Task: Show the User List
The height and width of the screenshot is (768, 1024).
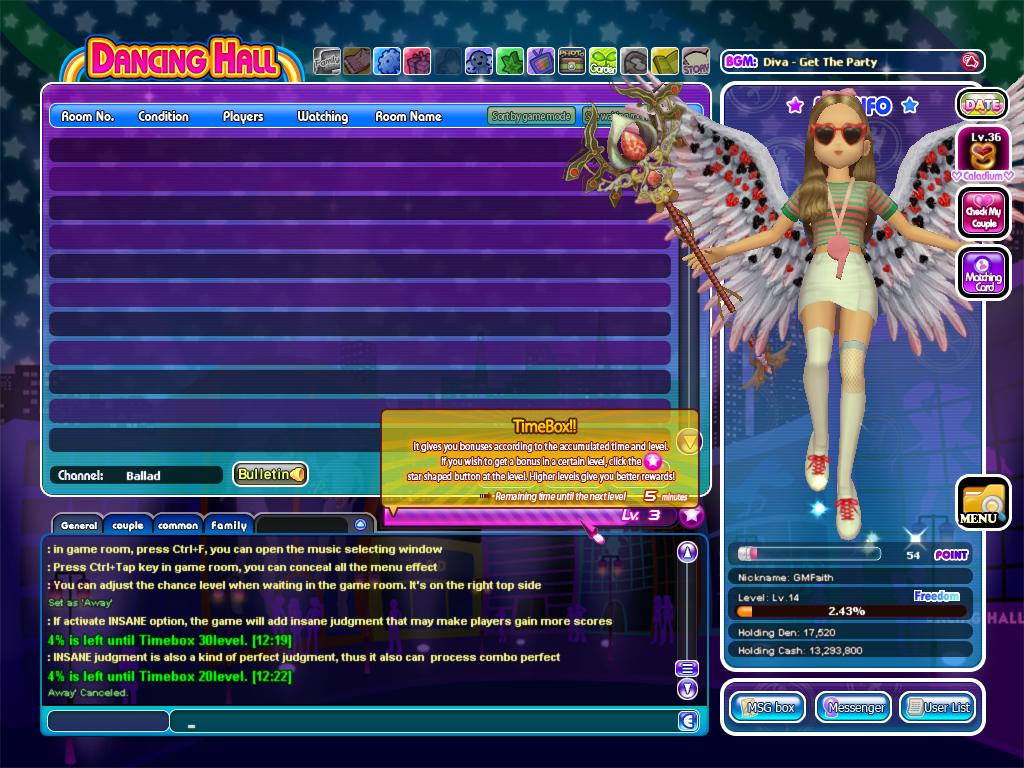Action: click(938, 707)
